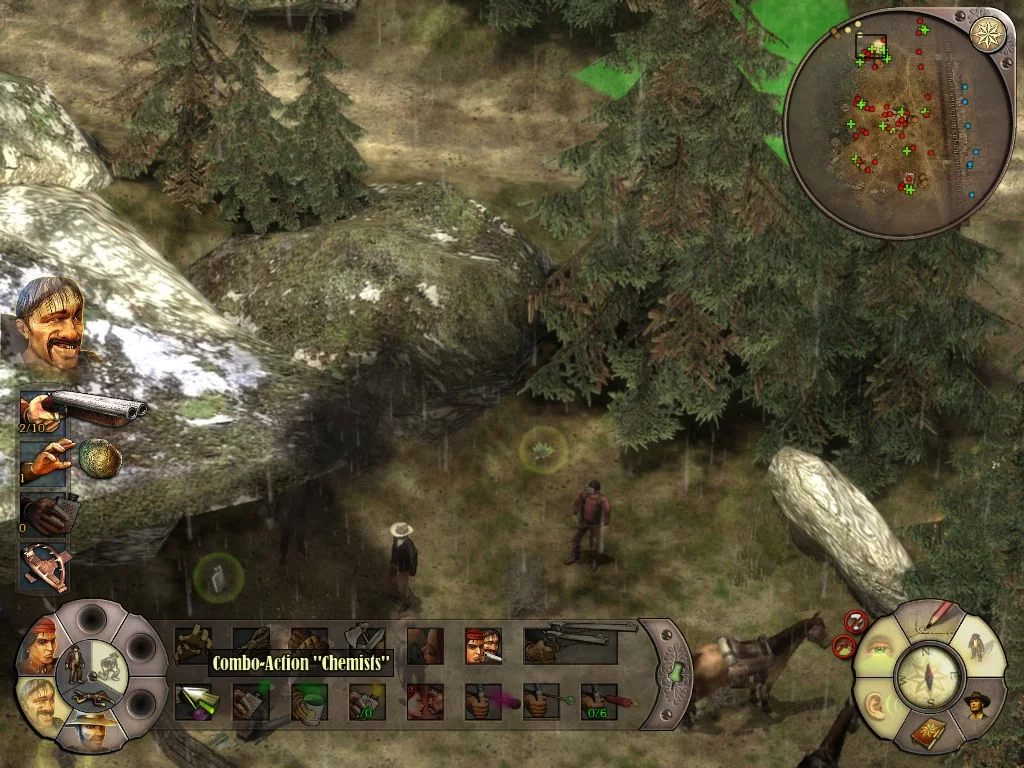Image resolution: width=1024 pixels, height=768 pixels.
Task: Open the red journal book
Action: [x=927, y=734]
